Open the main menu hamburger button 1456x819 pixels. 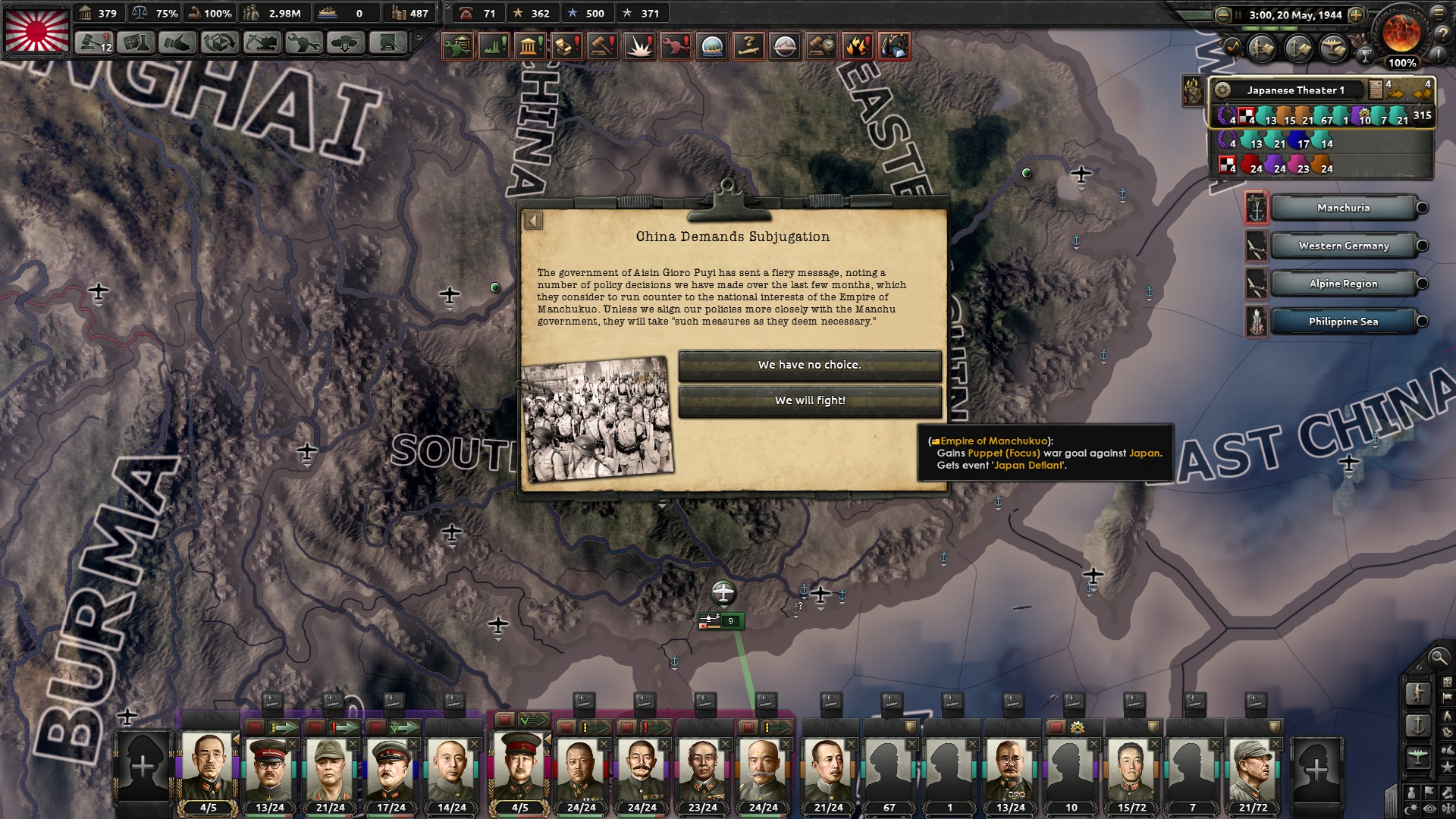[1439, 14]
